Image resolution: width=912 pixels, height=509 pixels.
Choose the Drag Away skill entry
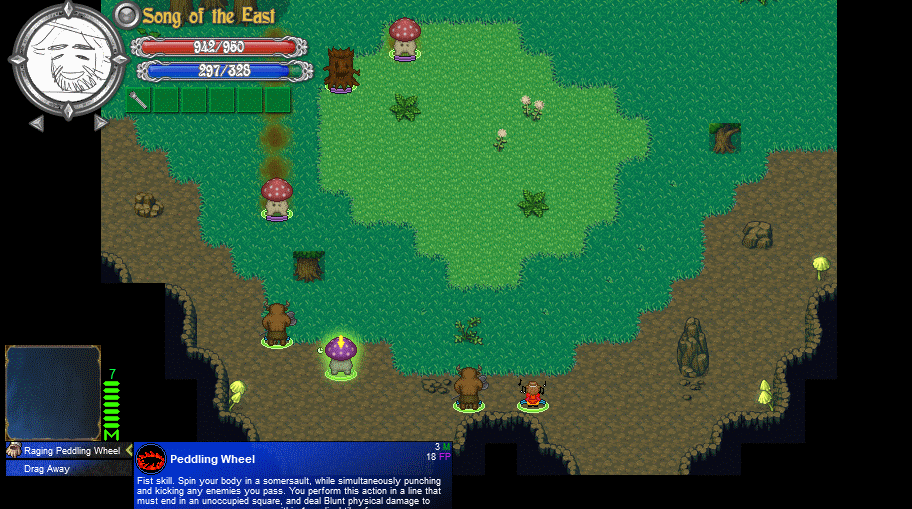[x=47, y=468]
